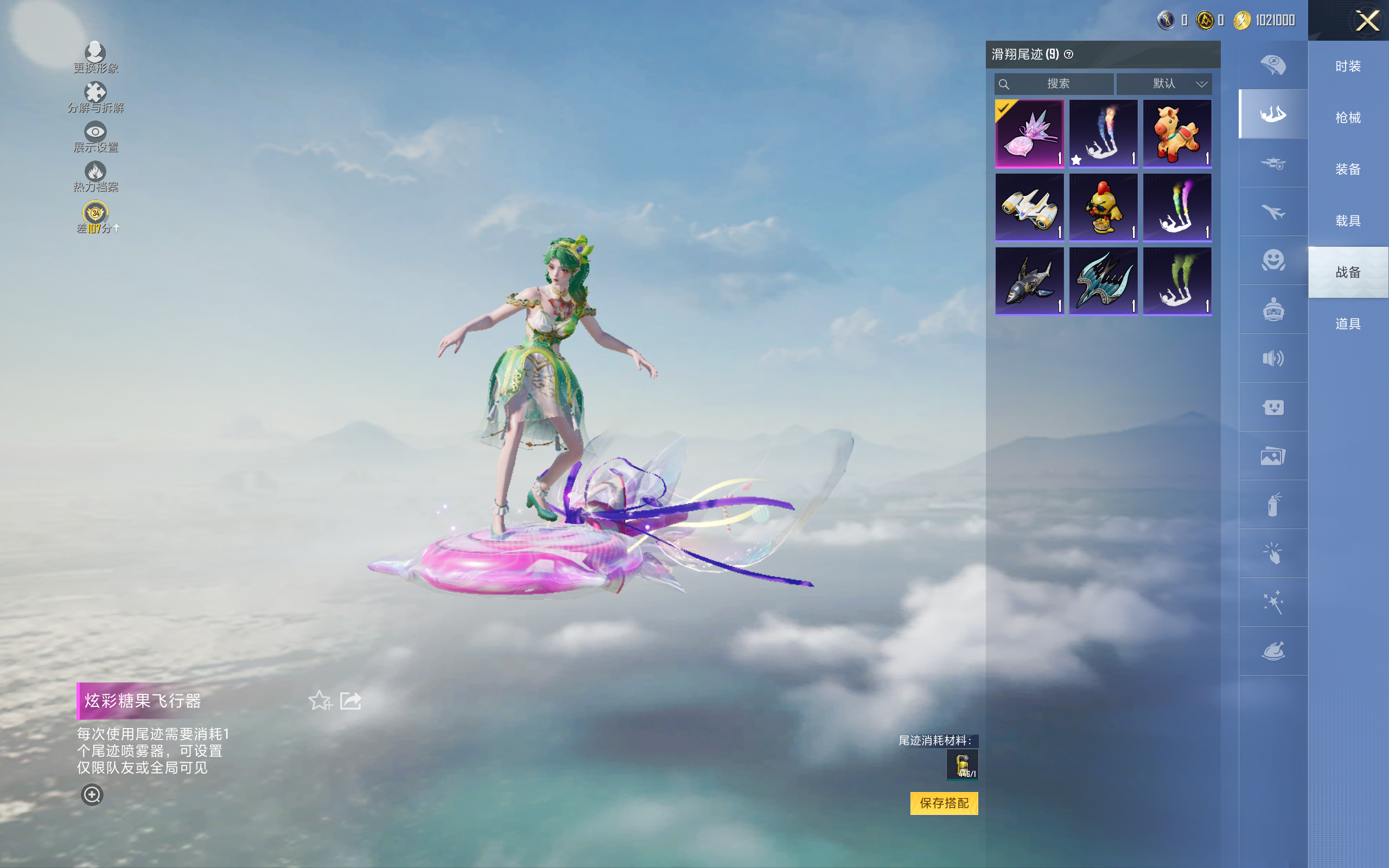The height and width of the screenshot is (868, 1389).
Task: Open the 道具 tab
Action: pyautogui.click(x=1347, y=324)
